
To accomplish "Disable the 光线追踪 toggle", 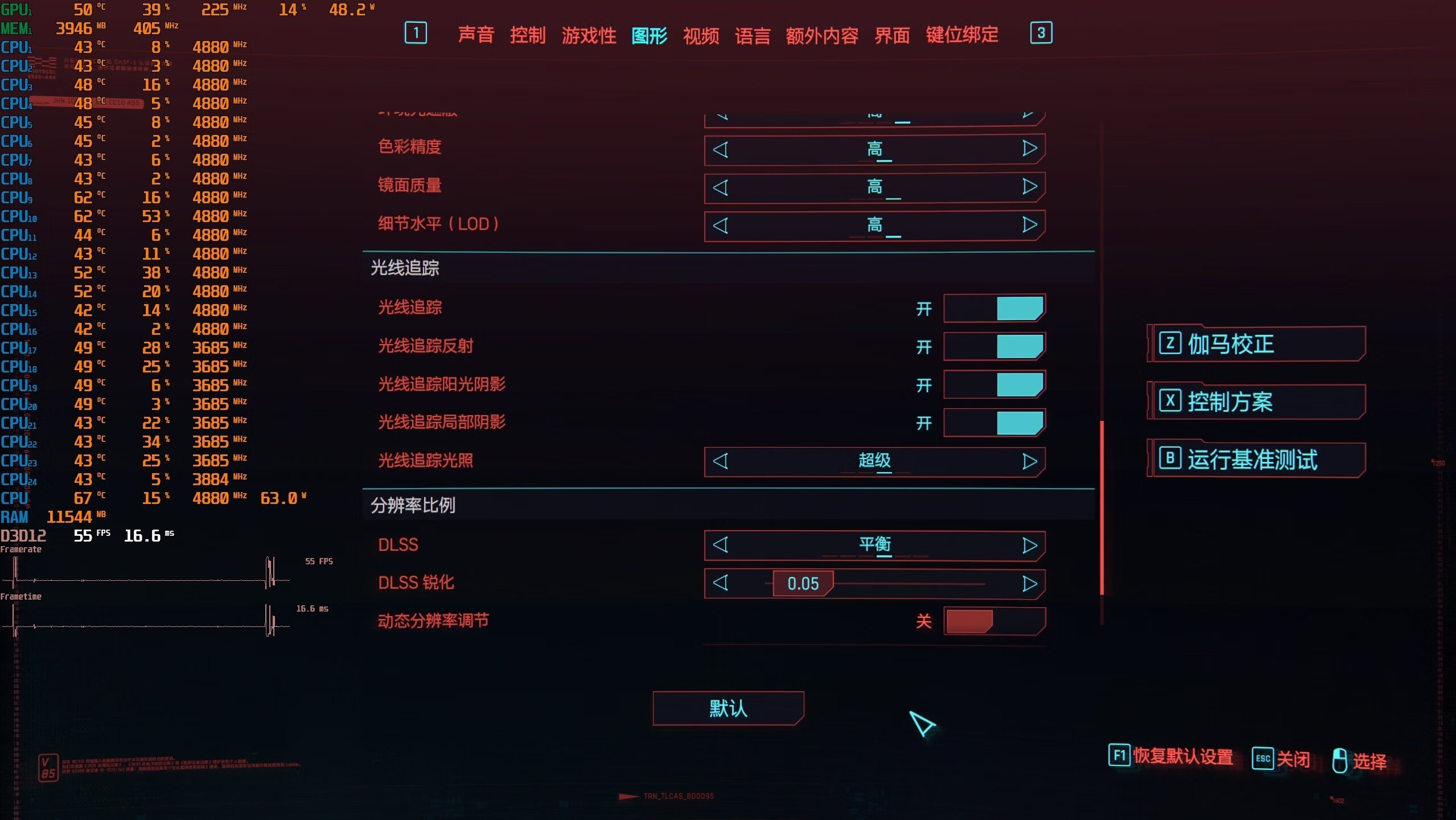I will click(x=995, y=309).
